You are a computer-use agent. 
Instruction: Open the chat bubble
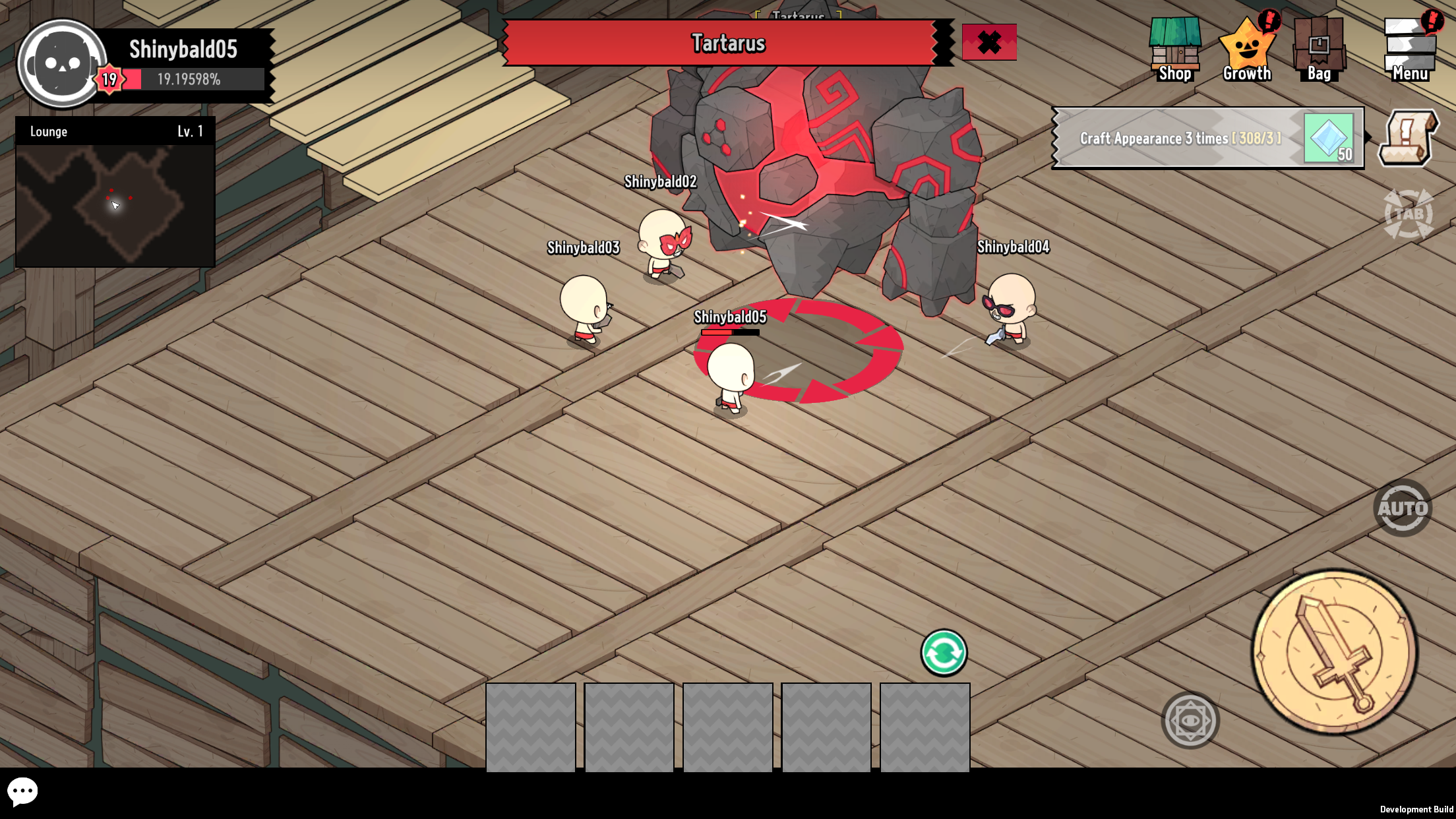[x=24, y=791]
